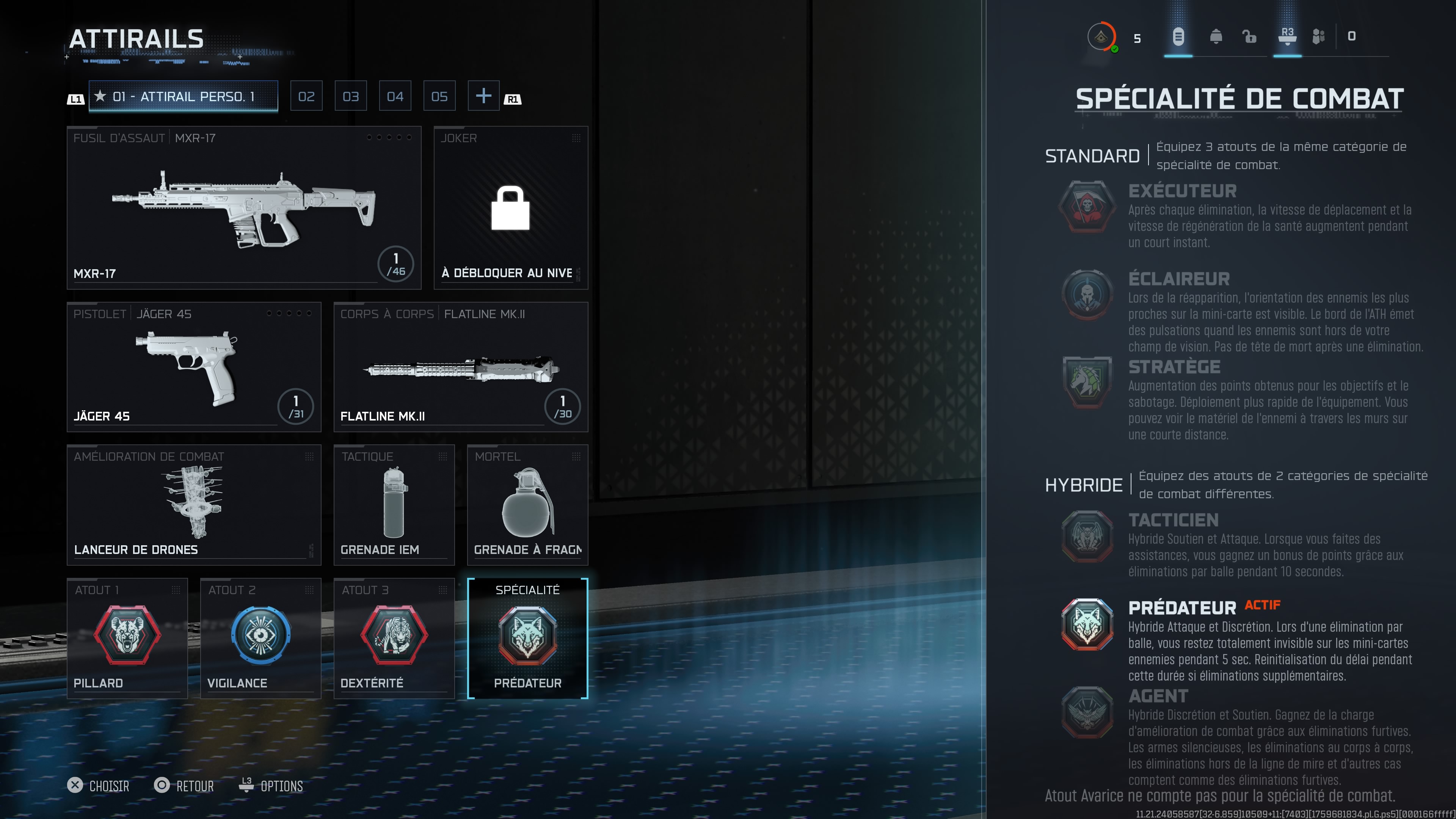This screenshot has height=819, width=1456.
Task: Open the frag grenade lethal slot
Action: pos(527,505)
